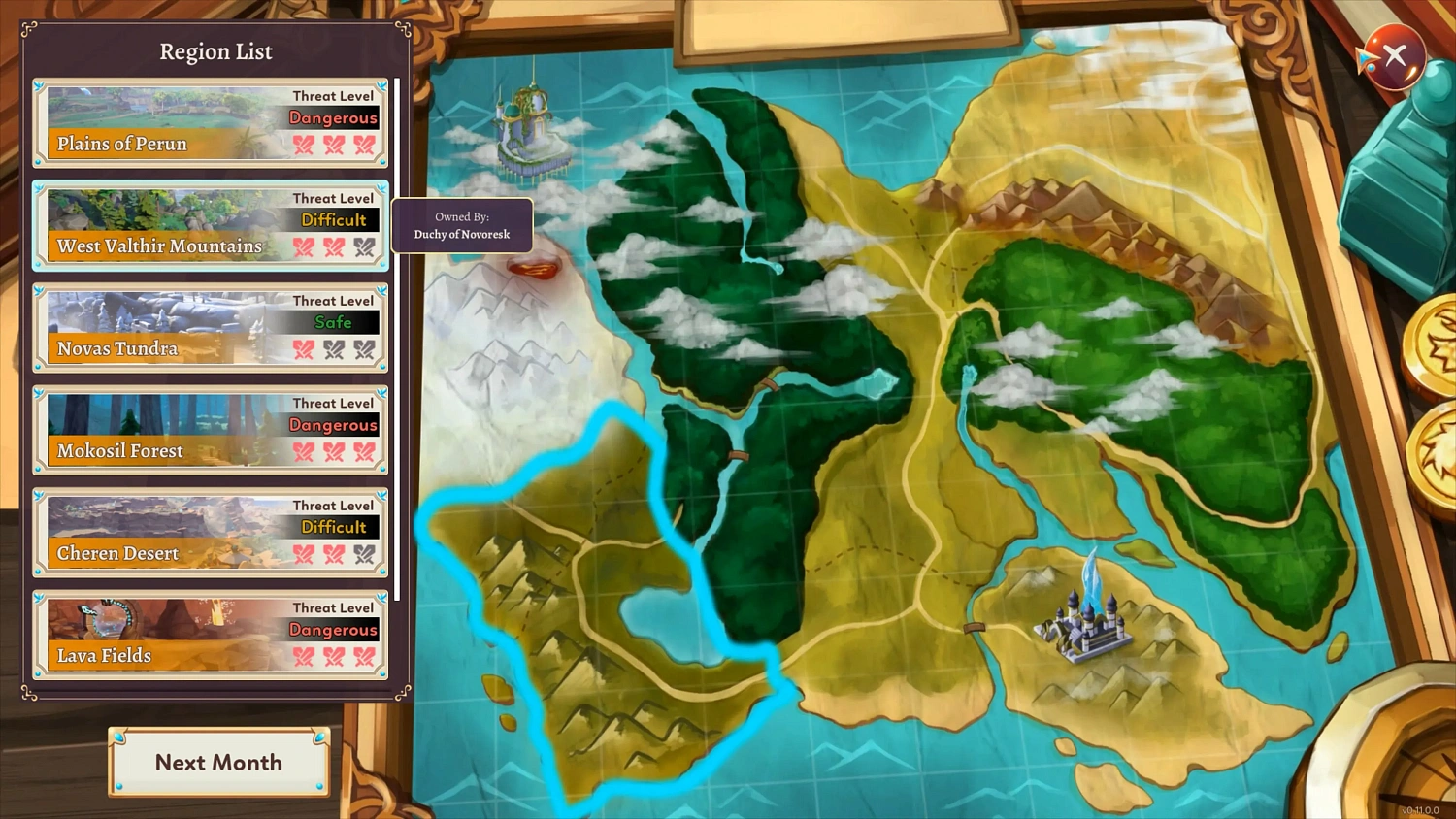This screenshot has height=819, width=1456.
Task: Click the first red sword icon on Plains of Perun
Action: (x=305, y=146)
